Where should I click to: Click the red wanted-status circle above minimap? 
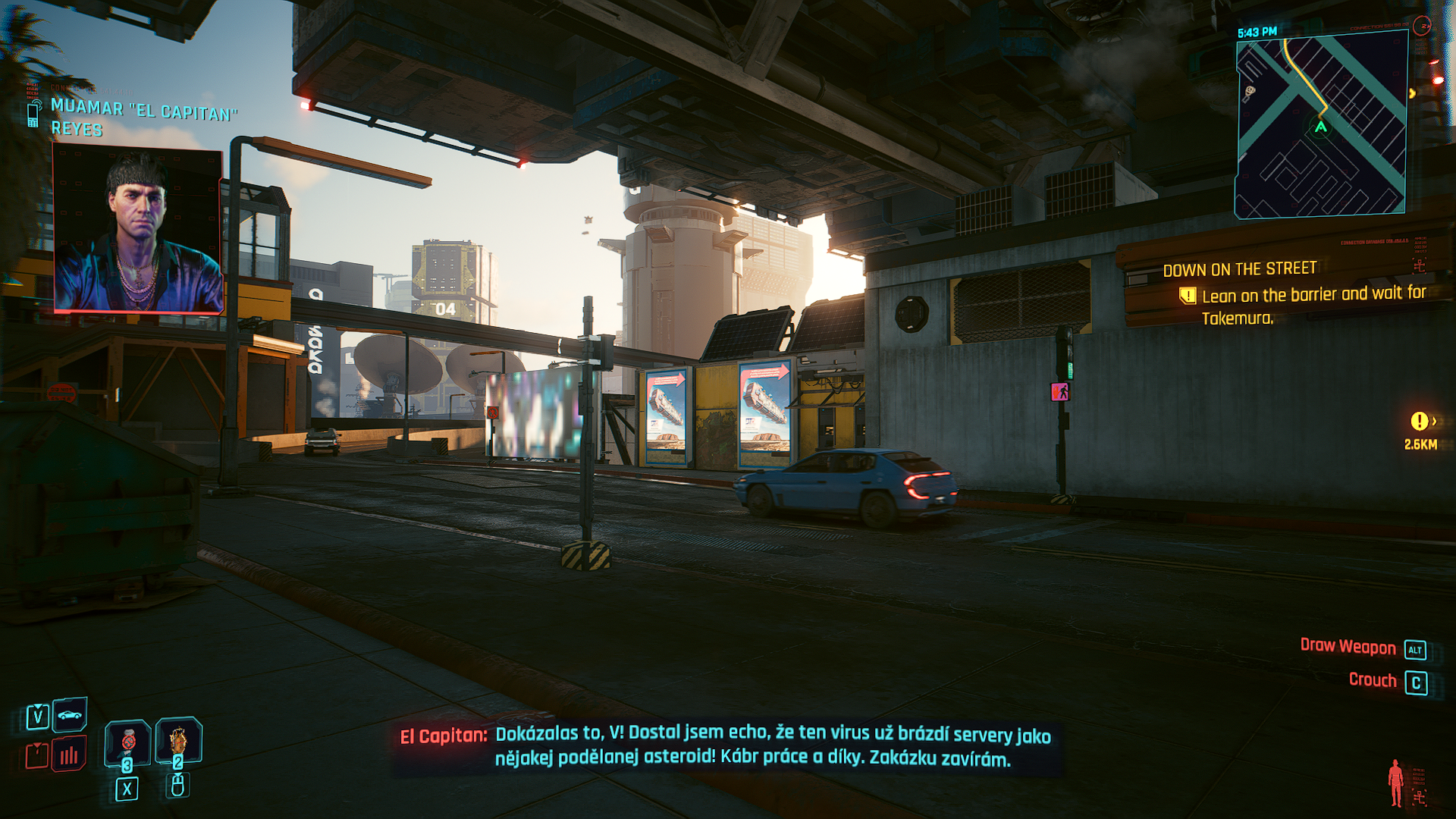click(x=1423, y=27)
